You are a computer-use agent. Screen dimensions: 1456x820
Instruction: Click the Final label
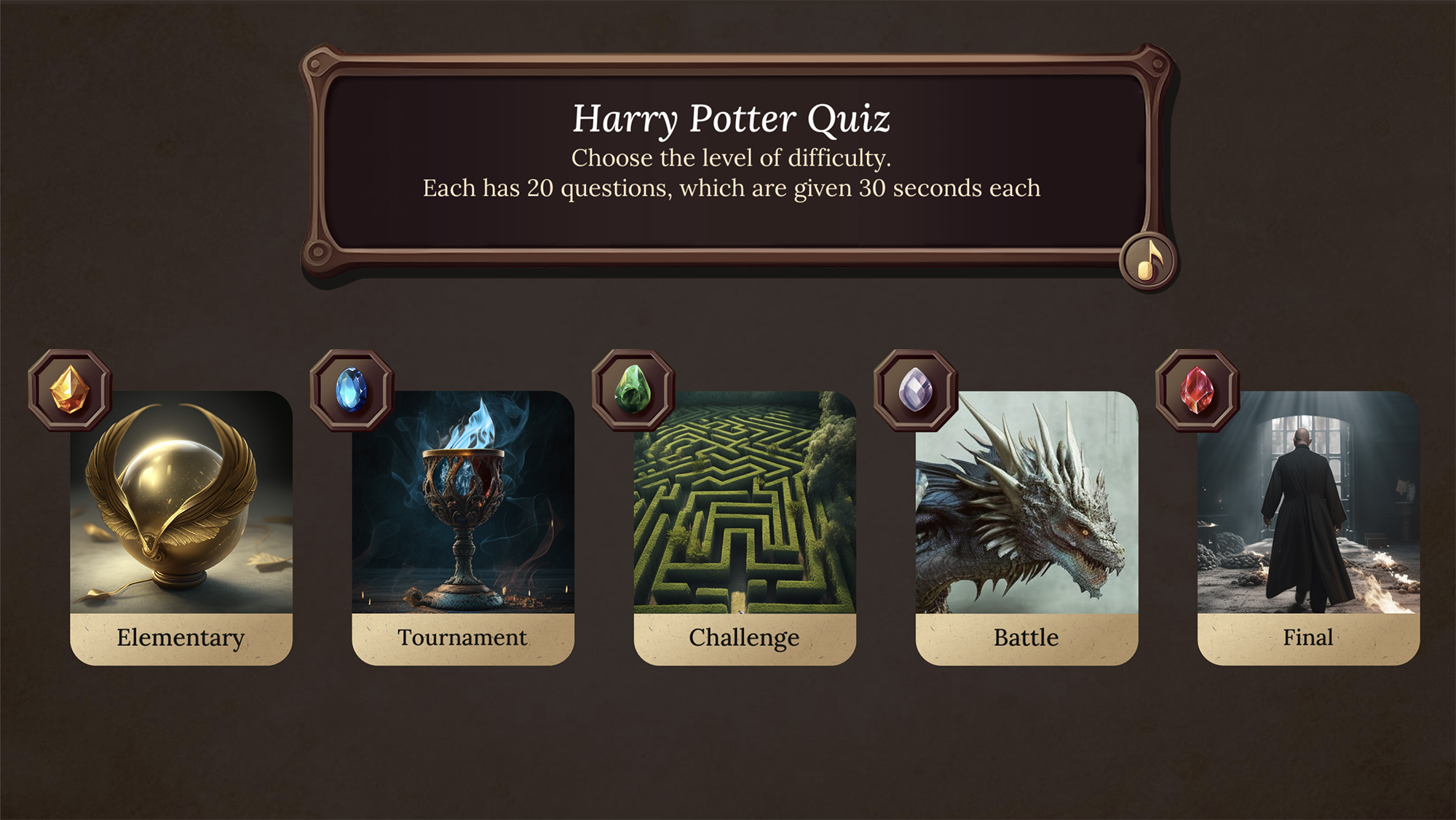(x=1307, y=636)
